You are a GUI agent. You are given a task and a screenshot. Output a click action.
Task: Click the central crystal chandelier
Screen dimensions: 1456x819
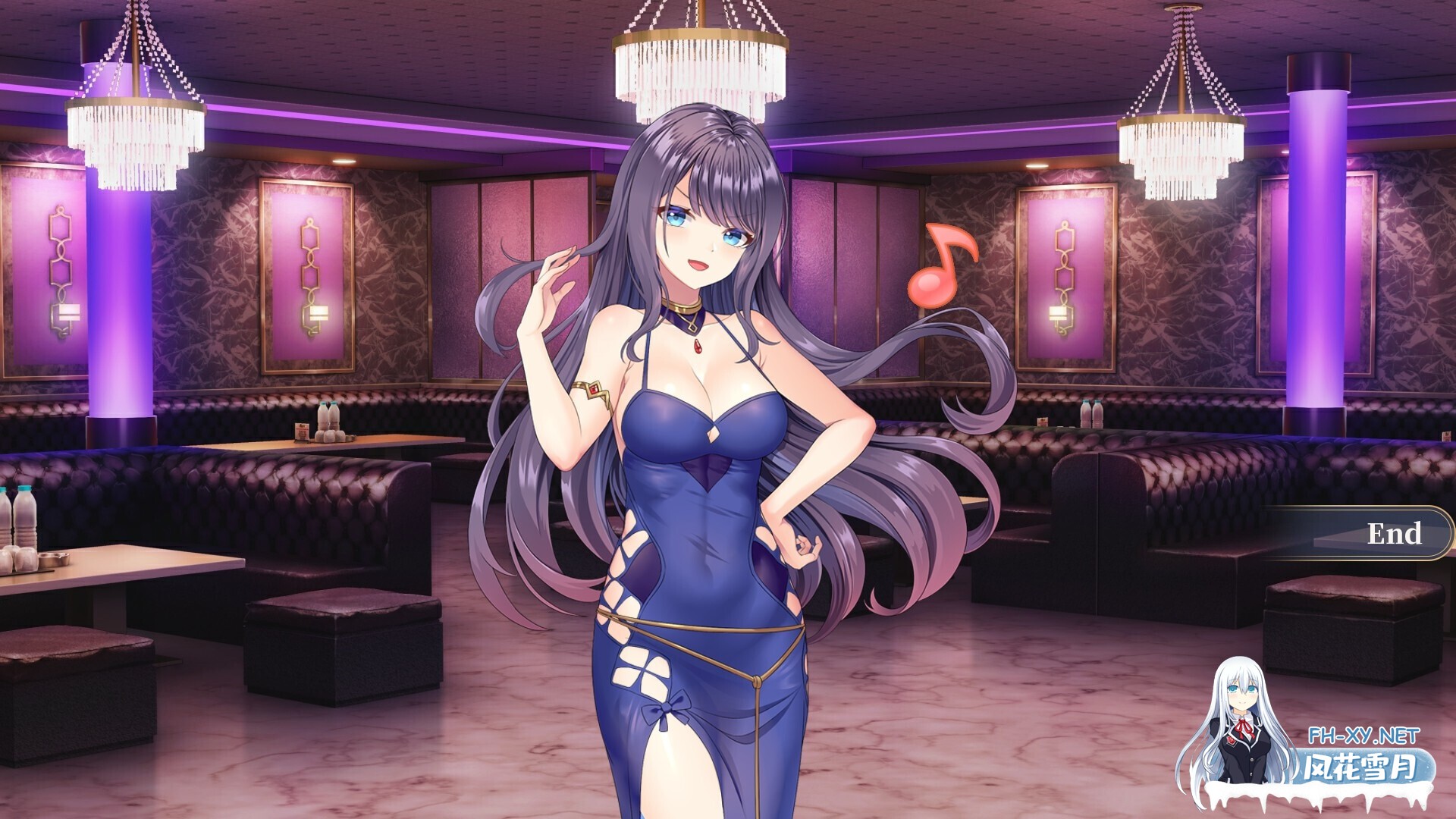699,64
